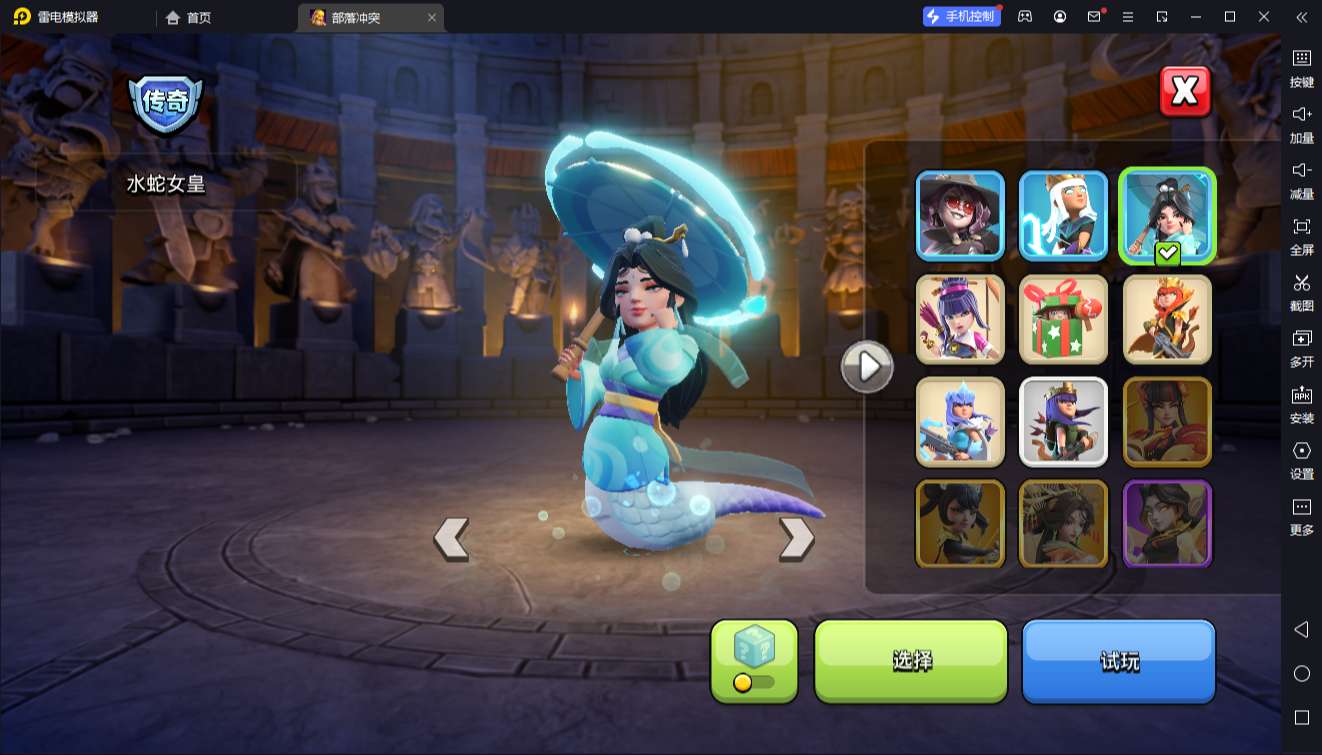1322x755 pixels.
Task: Collapse the skin panel with round arrow
Action: pos(867,367)
